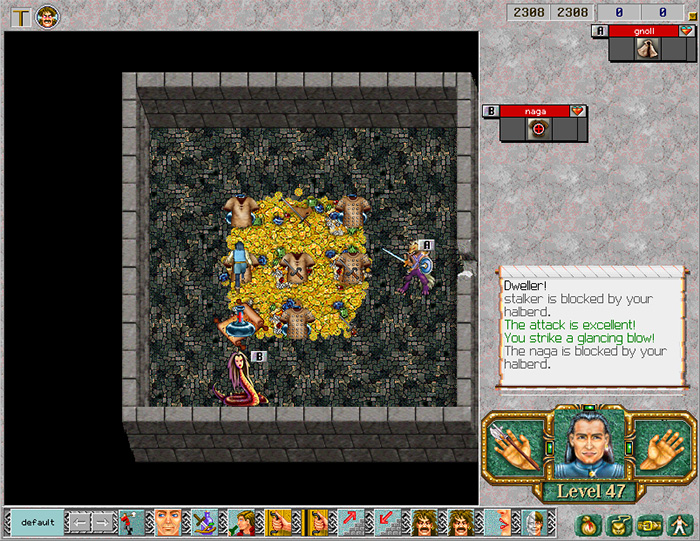Select the naga's red crosshair icon
Screen dimensions: 700x541
538,128
